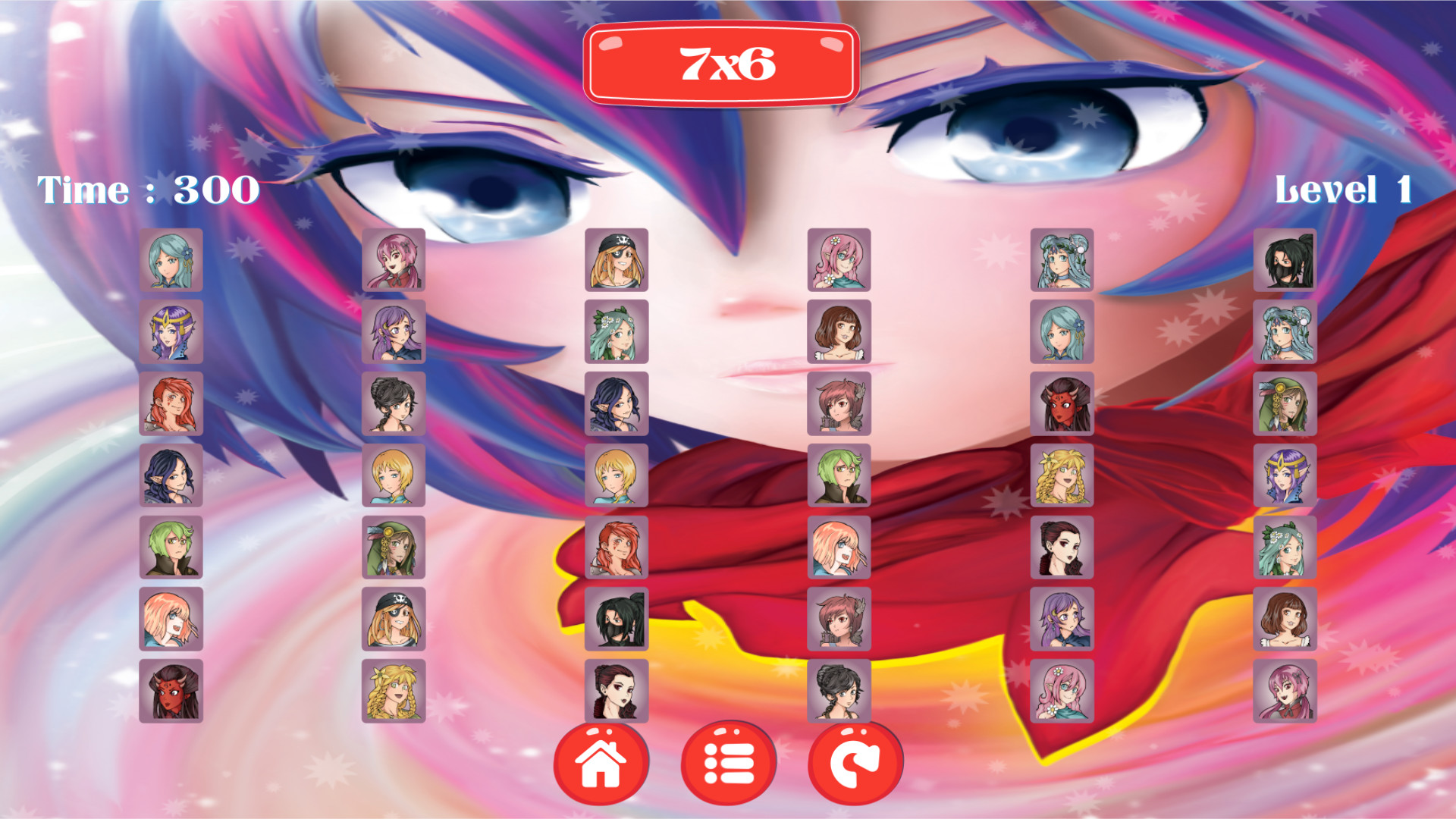Choose the pink-haired girl at top center
Image resolution: width=1456 pixels, height=819 pixels.
838,262
